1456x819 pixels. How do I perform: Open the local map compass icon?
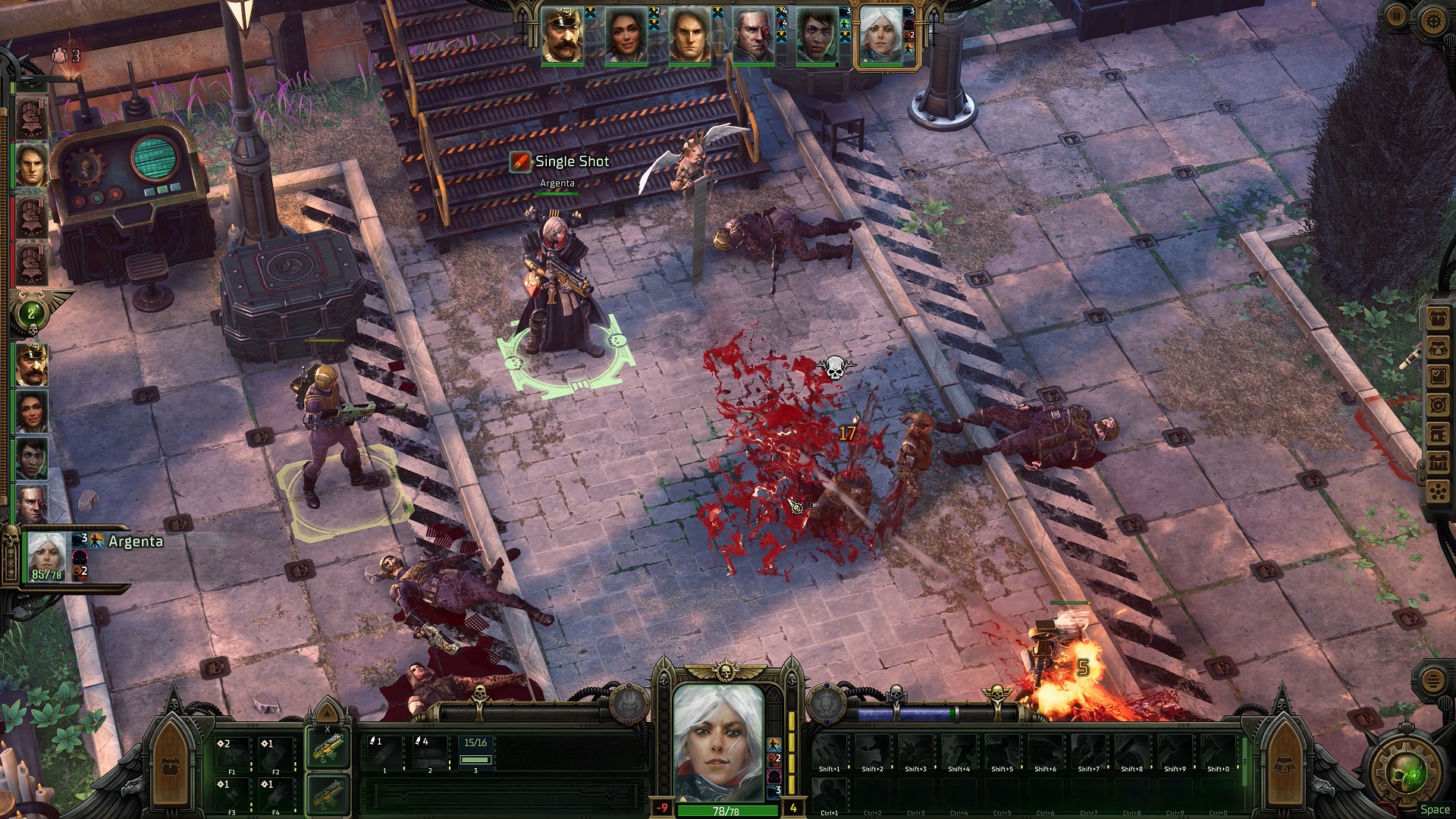click(1437, 403)
